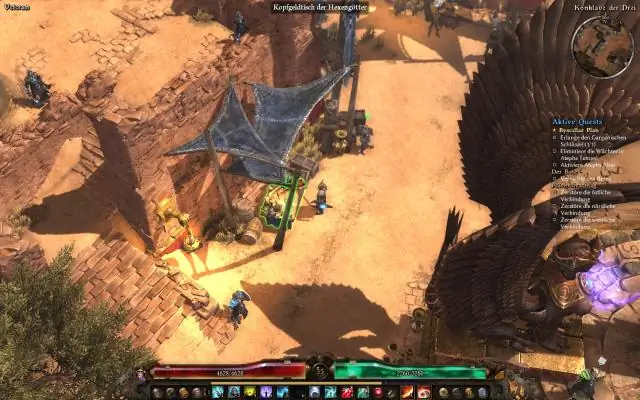
Task: Use the red round potion slot
Action: [378, 392]
